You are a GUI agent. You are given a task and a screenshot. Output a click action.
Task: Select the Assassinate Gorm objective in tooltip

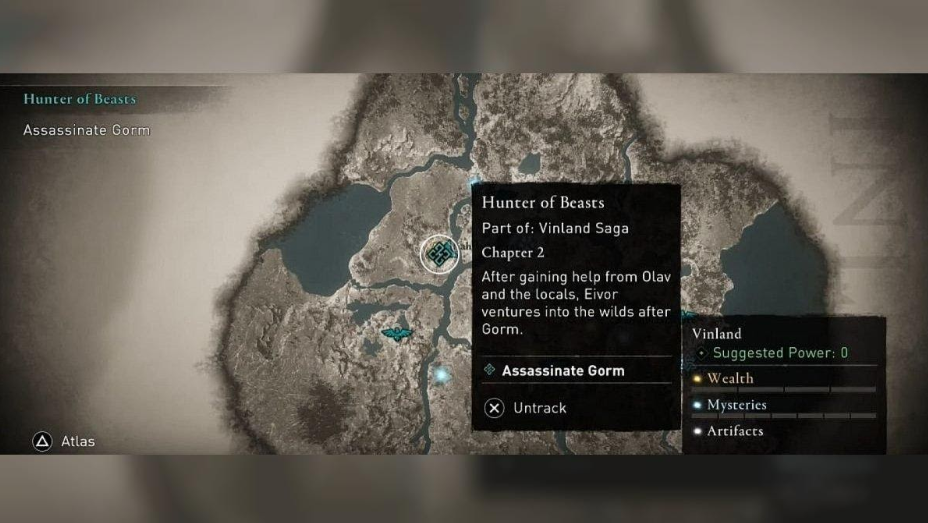pyautogui.click(x=562, y=370)
